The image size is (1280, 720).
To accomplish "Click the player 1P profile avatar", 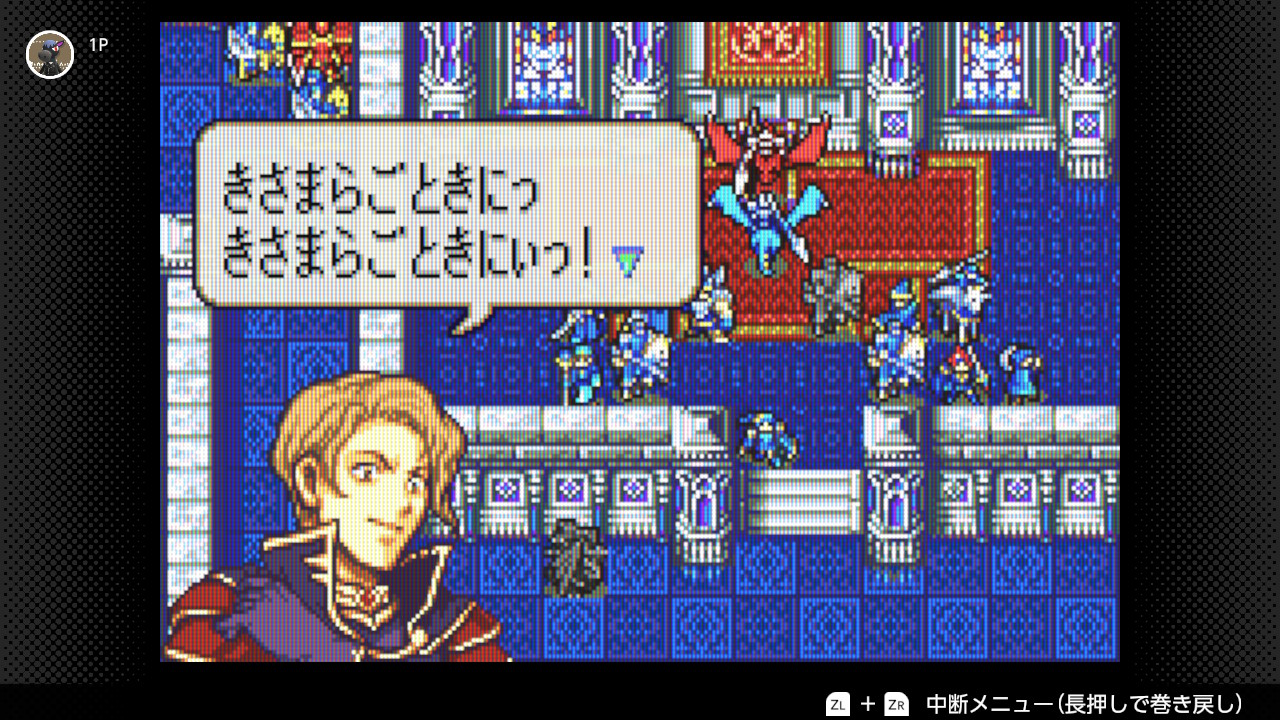I will pyautogui.click(x=50, y=54).
